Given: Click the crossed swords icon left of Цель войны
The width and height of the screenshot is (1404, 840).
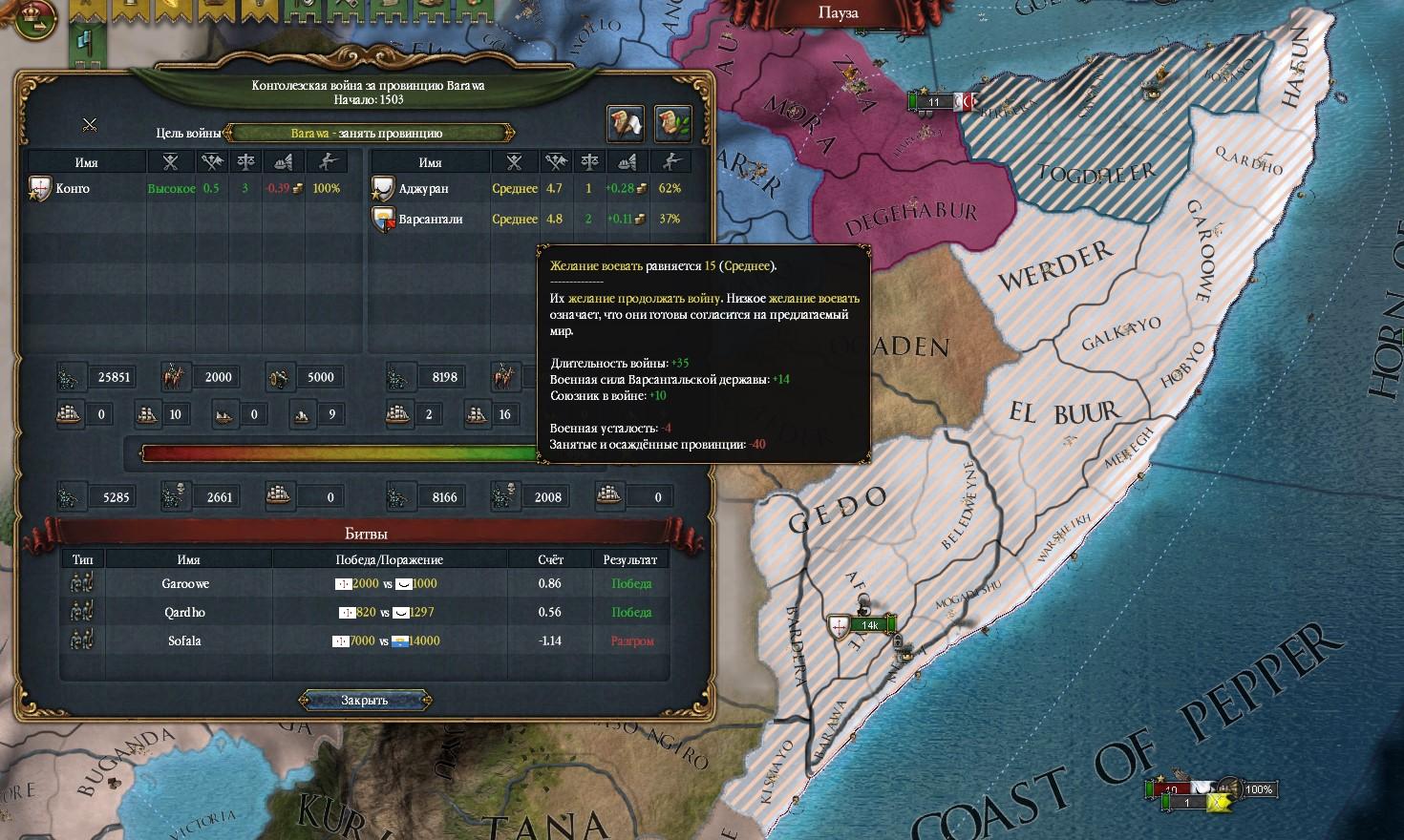Looking at the screenshot, I should point(90,124).
